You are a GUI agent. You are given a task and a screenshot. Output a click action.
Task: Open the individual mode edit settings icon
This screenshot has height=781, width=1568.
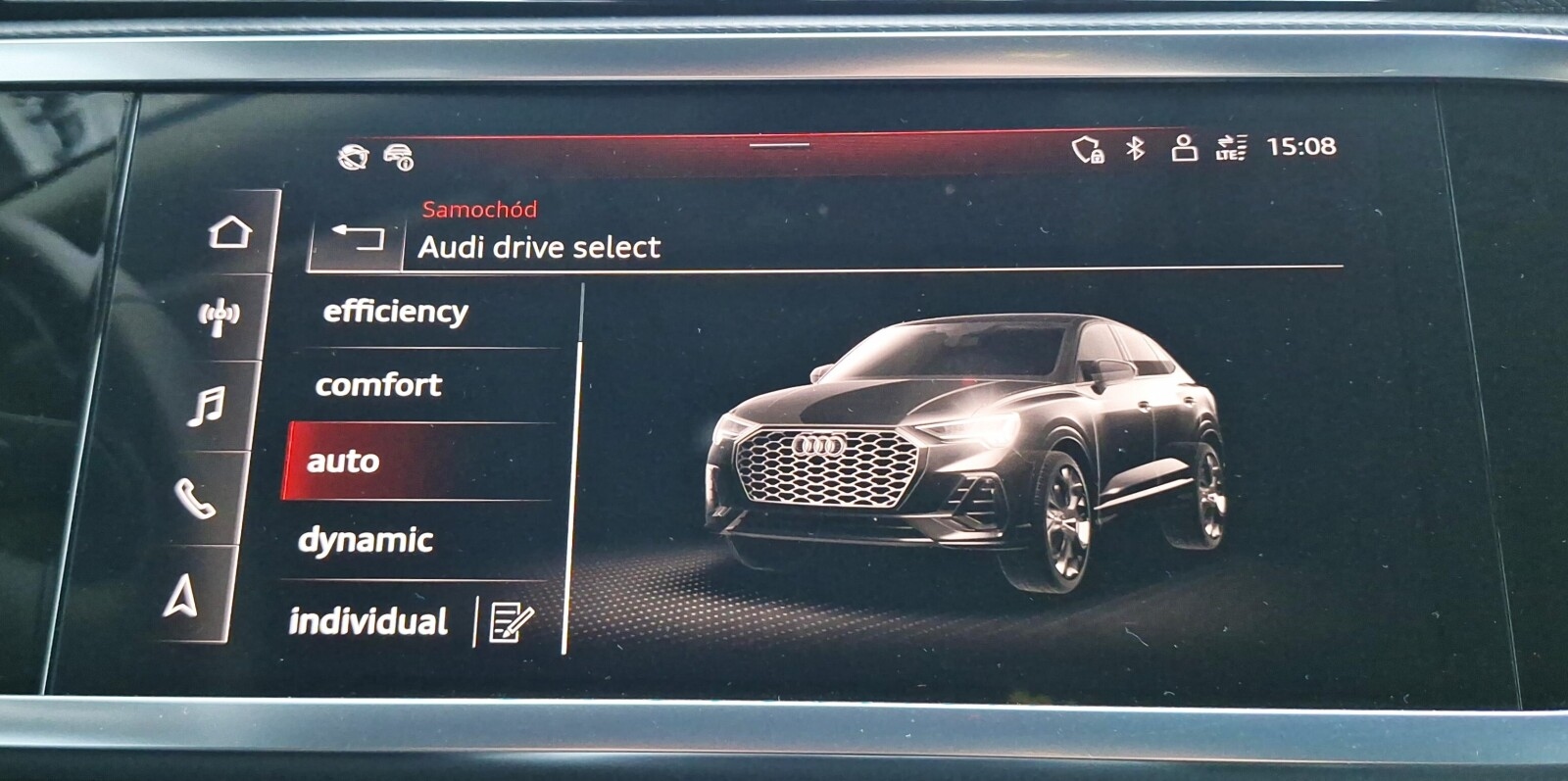(x=514, y=622)
